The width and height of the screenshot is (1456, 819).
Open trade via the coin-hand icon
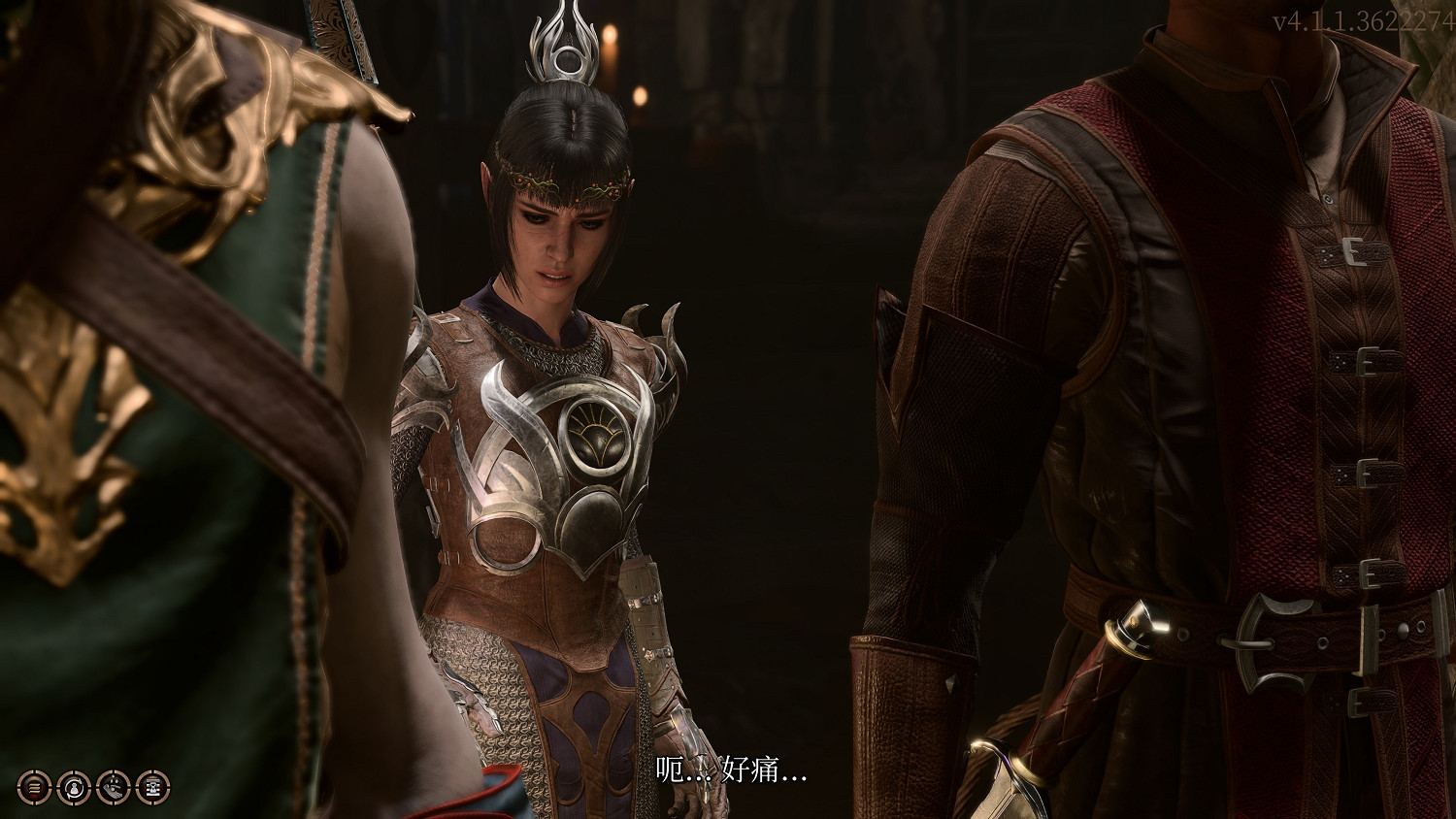(115, 788)
